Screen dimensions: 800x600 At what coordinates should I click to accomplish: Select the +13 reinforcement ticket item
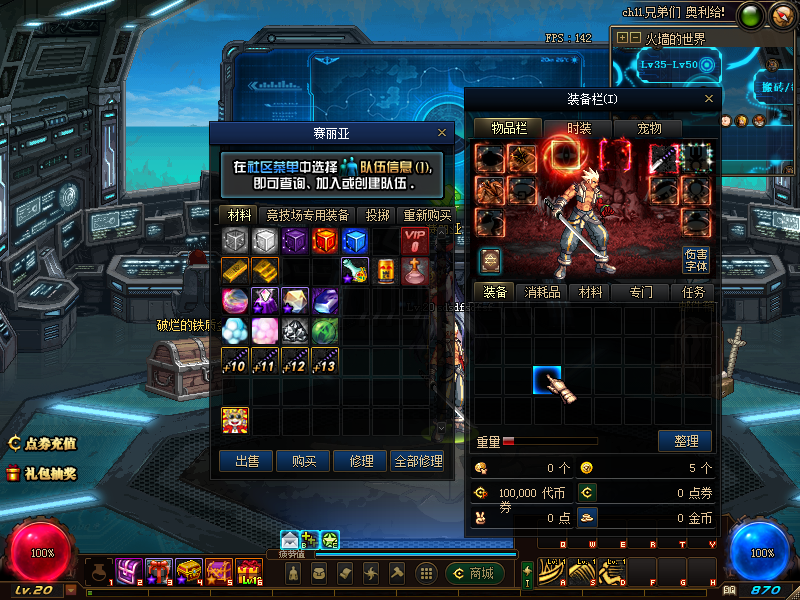[325, 361]
